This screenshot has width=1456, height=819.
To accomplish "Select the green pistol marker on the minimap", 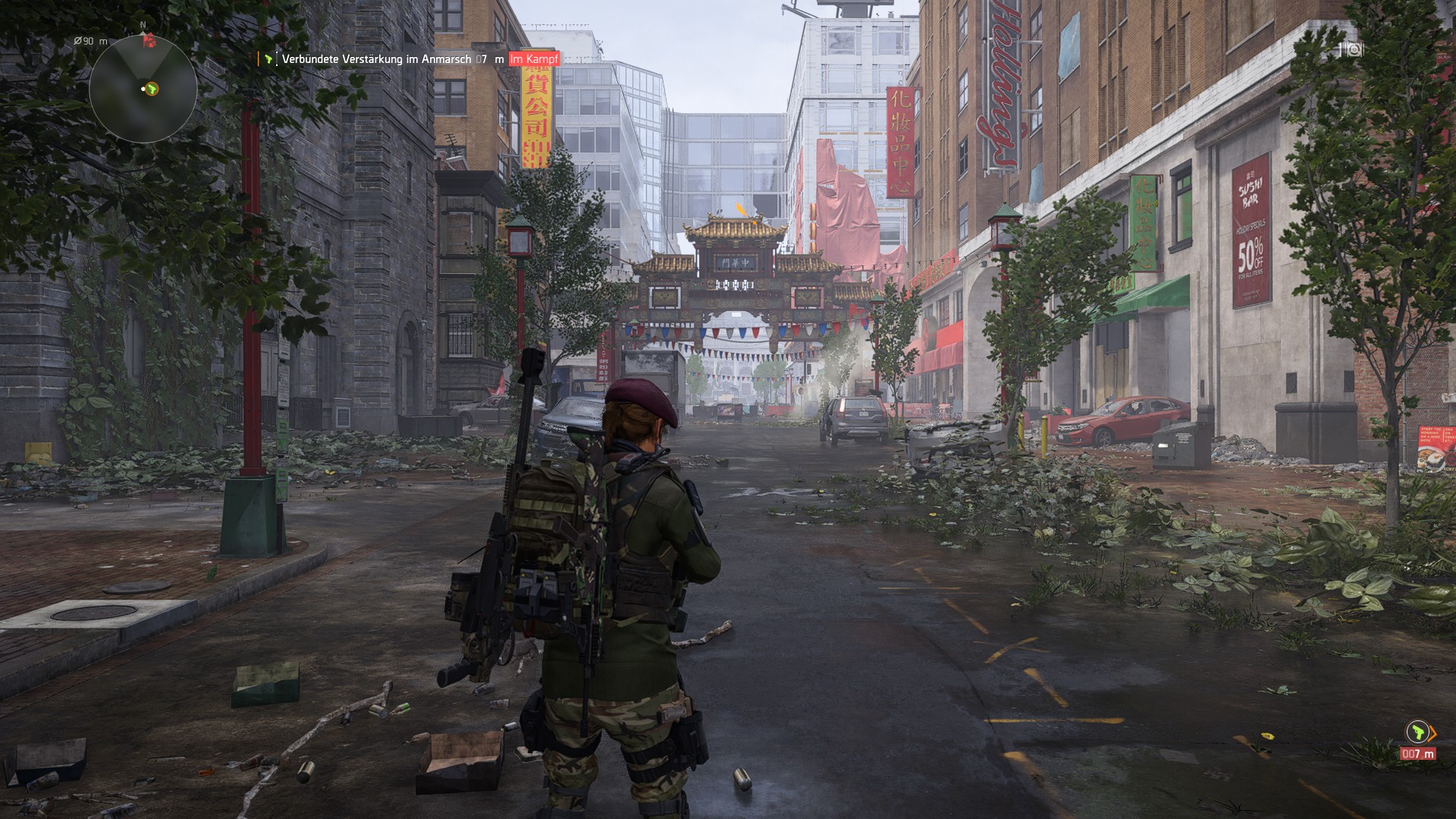I will [152, 89].
